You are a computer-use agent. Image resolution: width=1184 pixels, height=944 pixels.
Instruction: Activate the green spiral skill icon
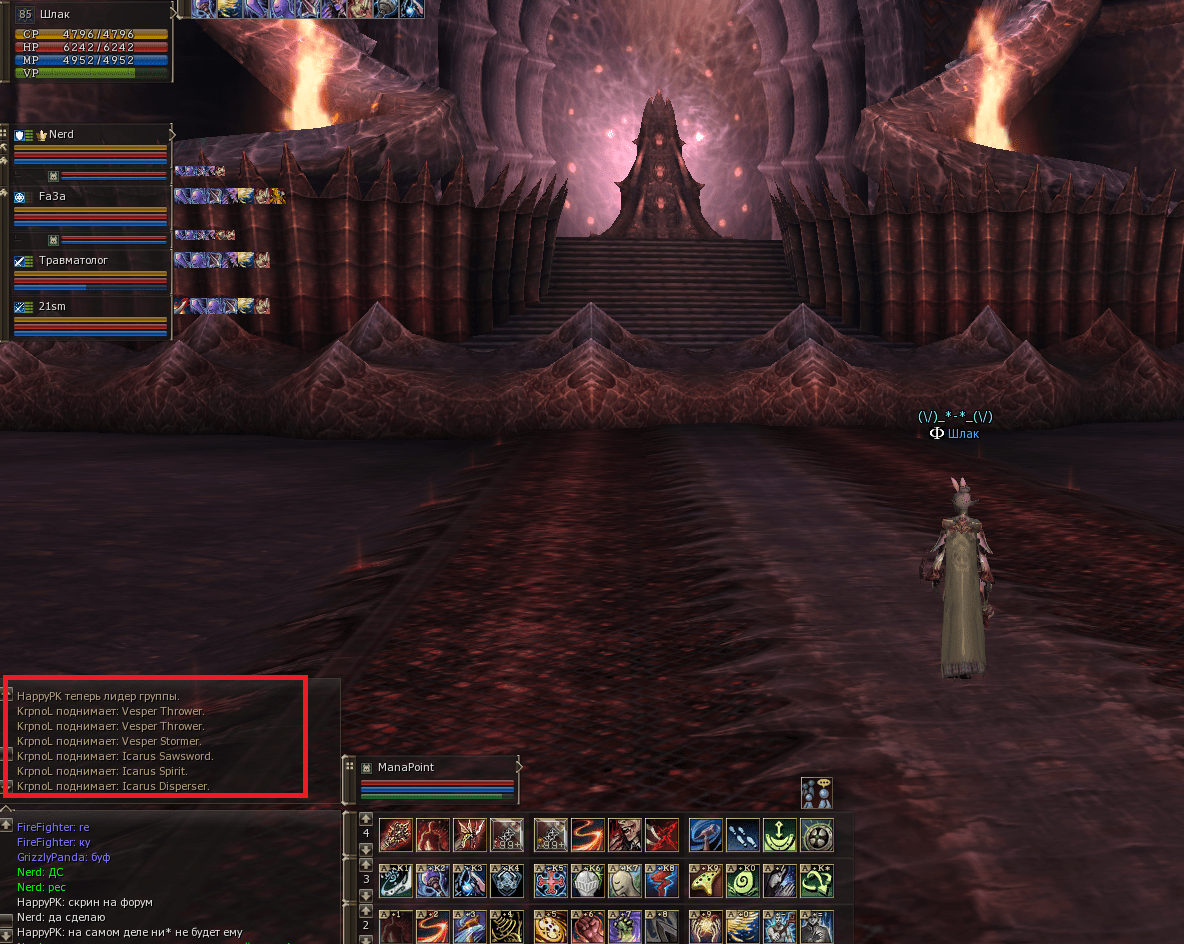(741, 881)
